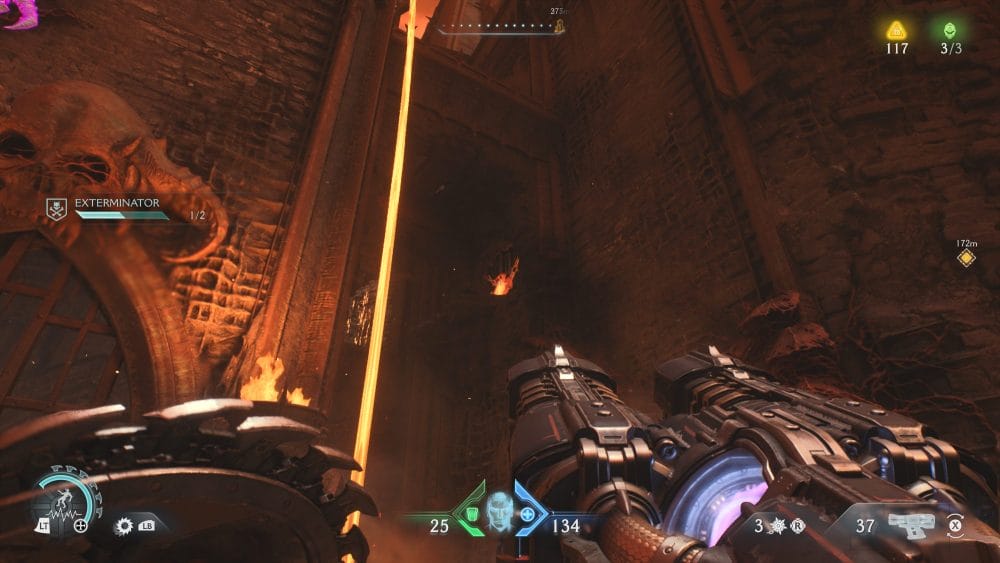Click the yellow triangular gold currency icon
Viewport: 1000px width, 563px height.
coord(896,30)
